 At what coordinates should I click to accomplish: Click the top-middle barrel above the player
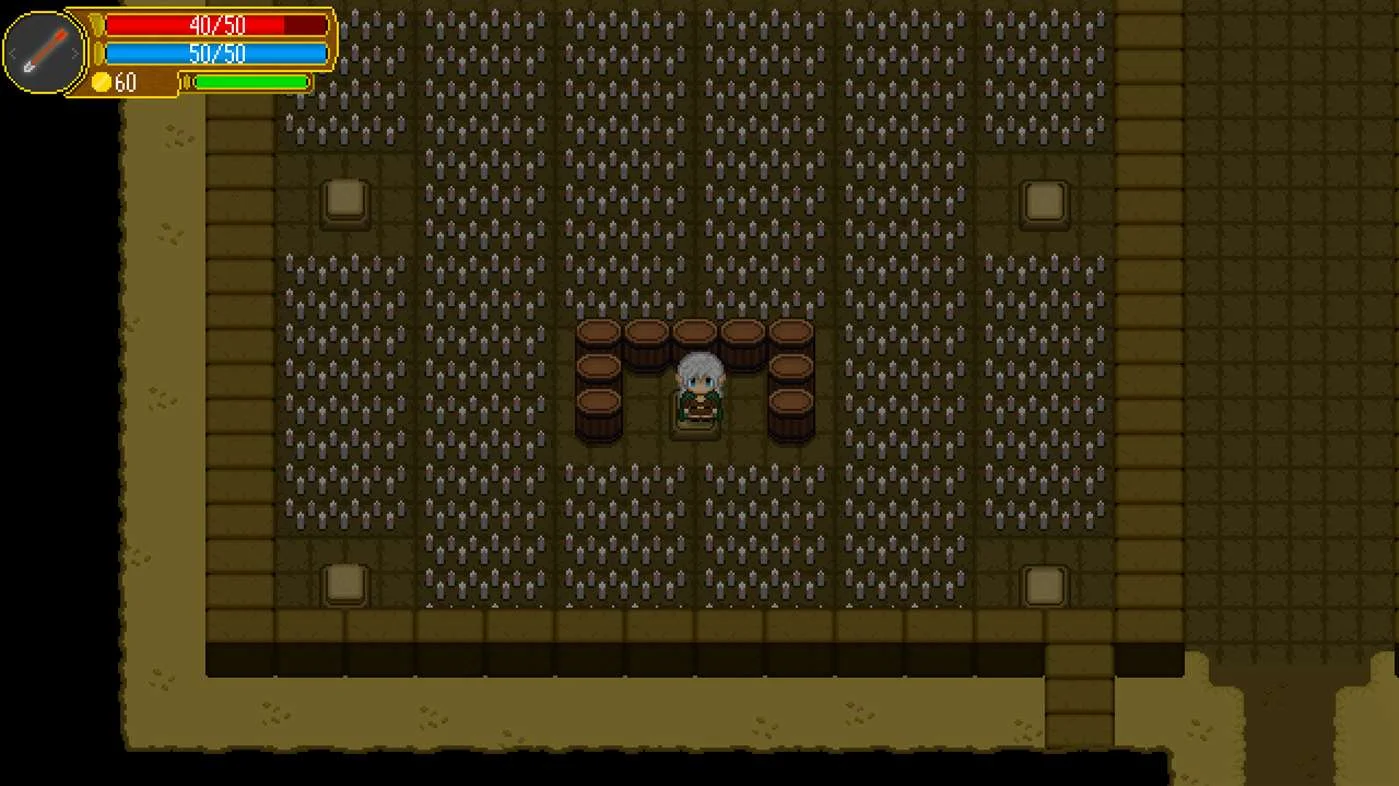(696, 332)
